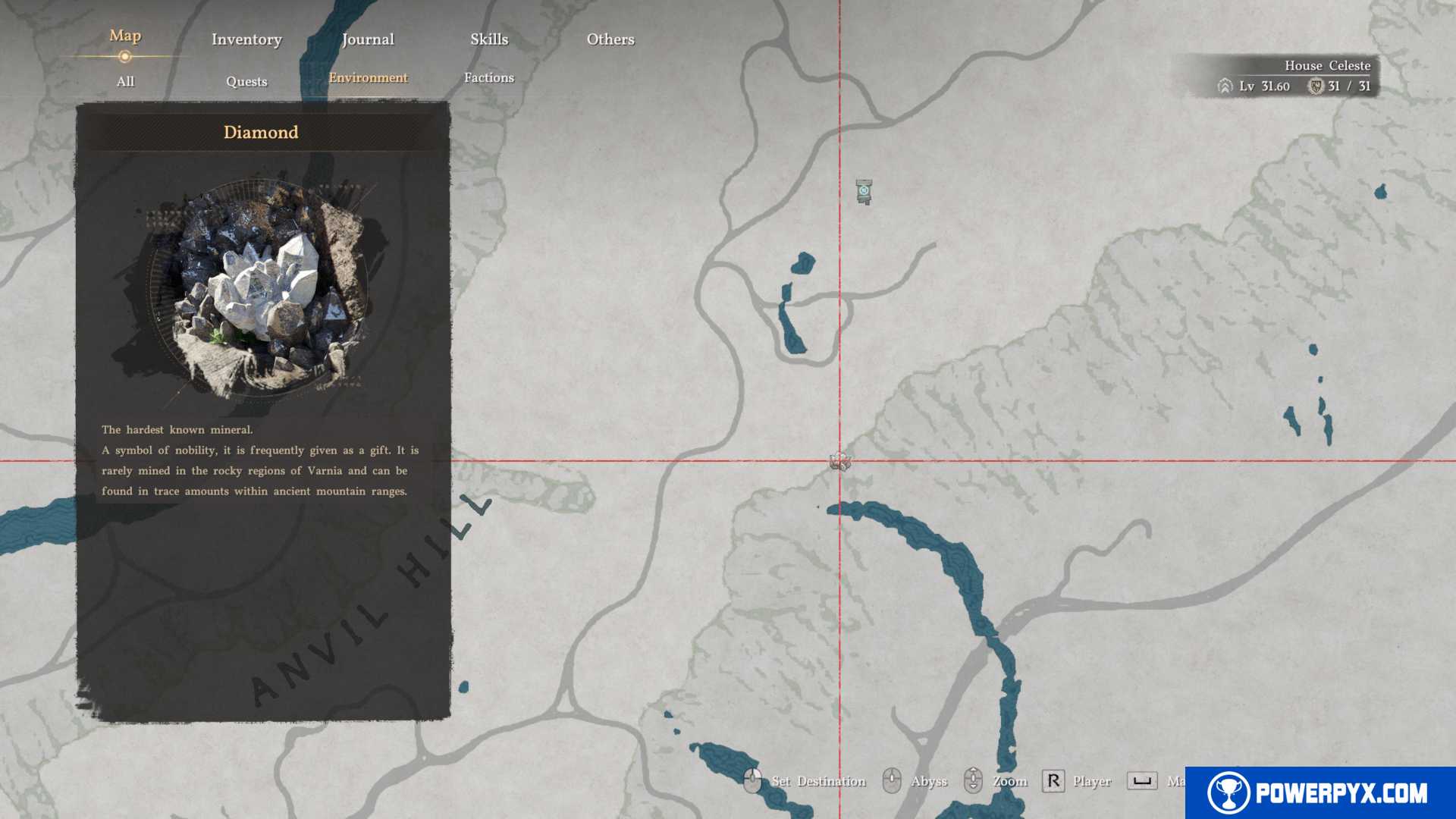Choose the Environment map filter
This screenshot has height=819, width=1456.
tap(368, 77)
